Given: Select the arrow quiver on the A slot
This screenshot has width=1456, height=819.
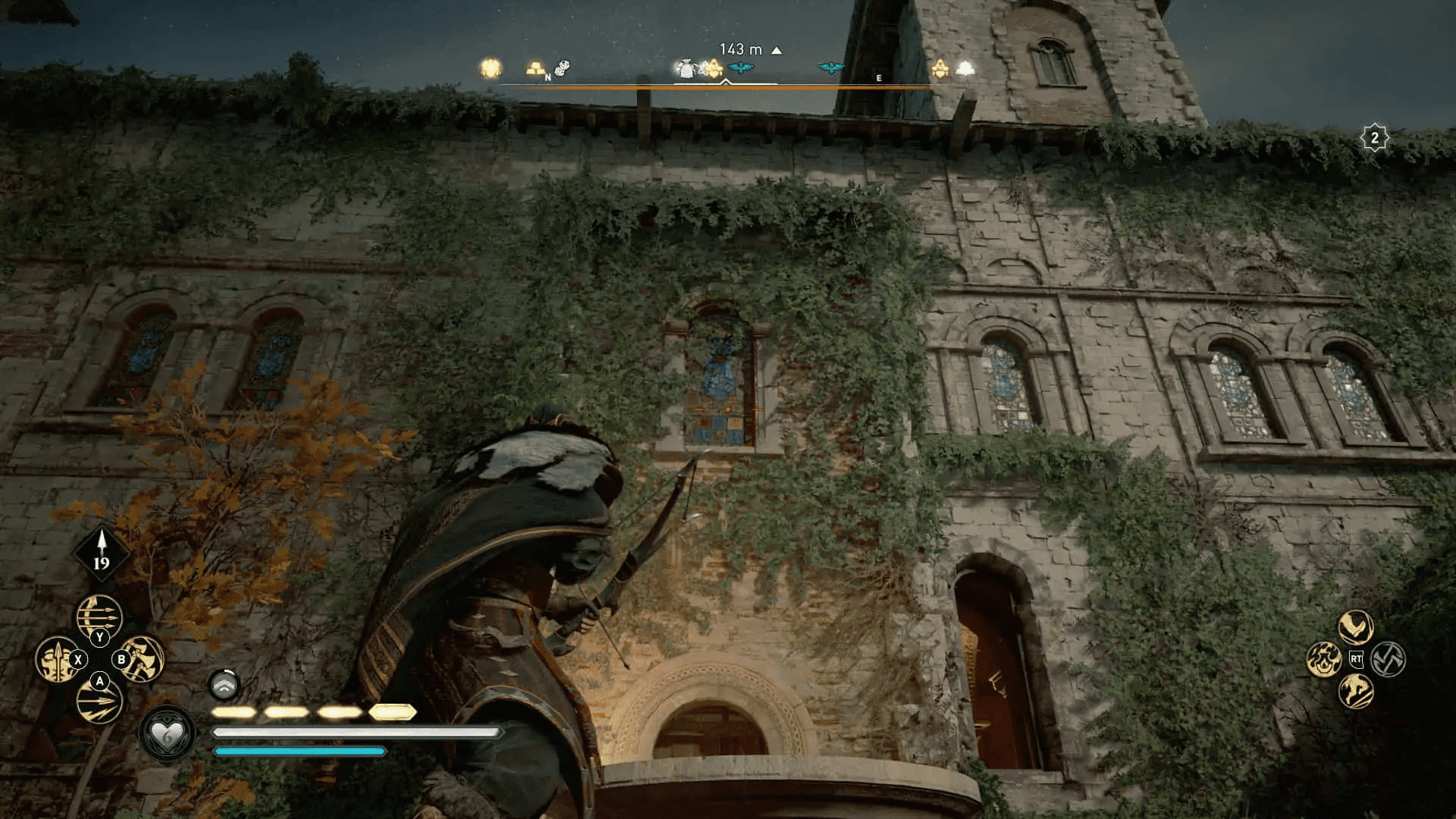Looking at the screenshot, I should pyautogui.click(x=100, y=702).
